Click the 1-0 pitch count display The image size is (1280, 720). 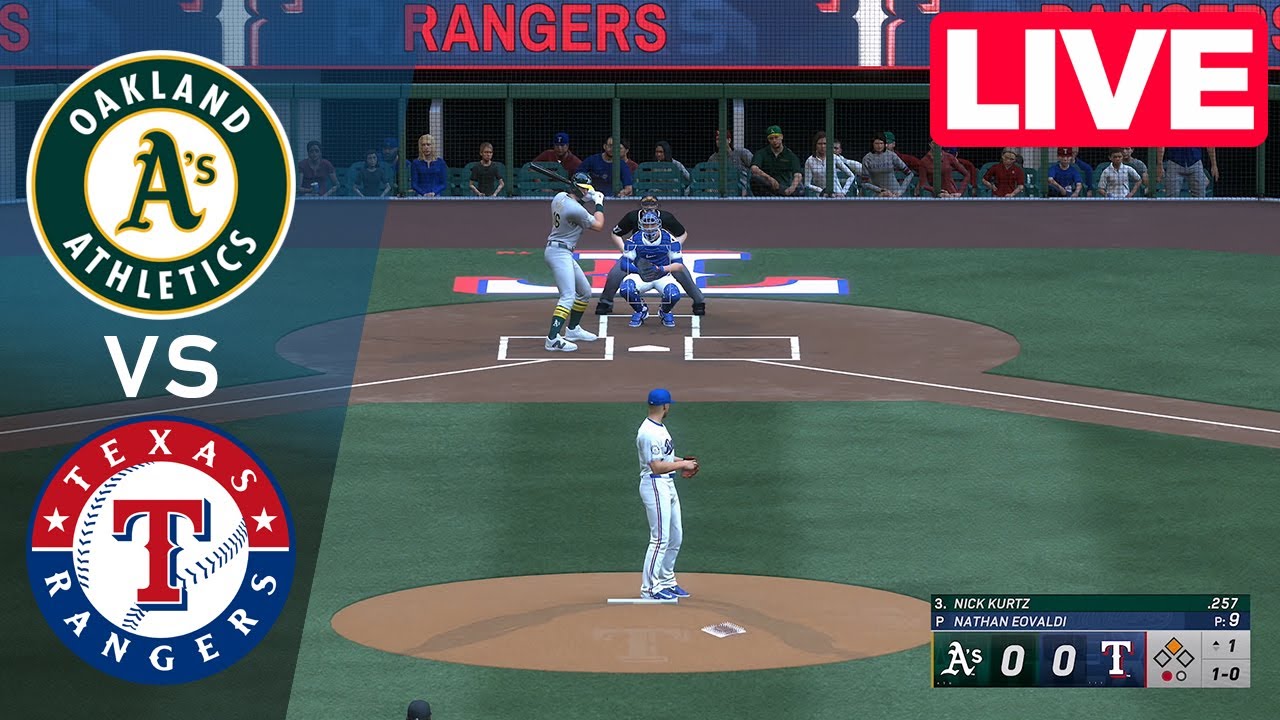(x=1227, y=671)
